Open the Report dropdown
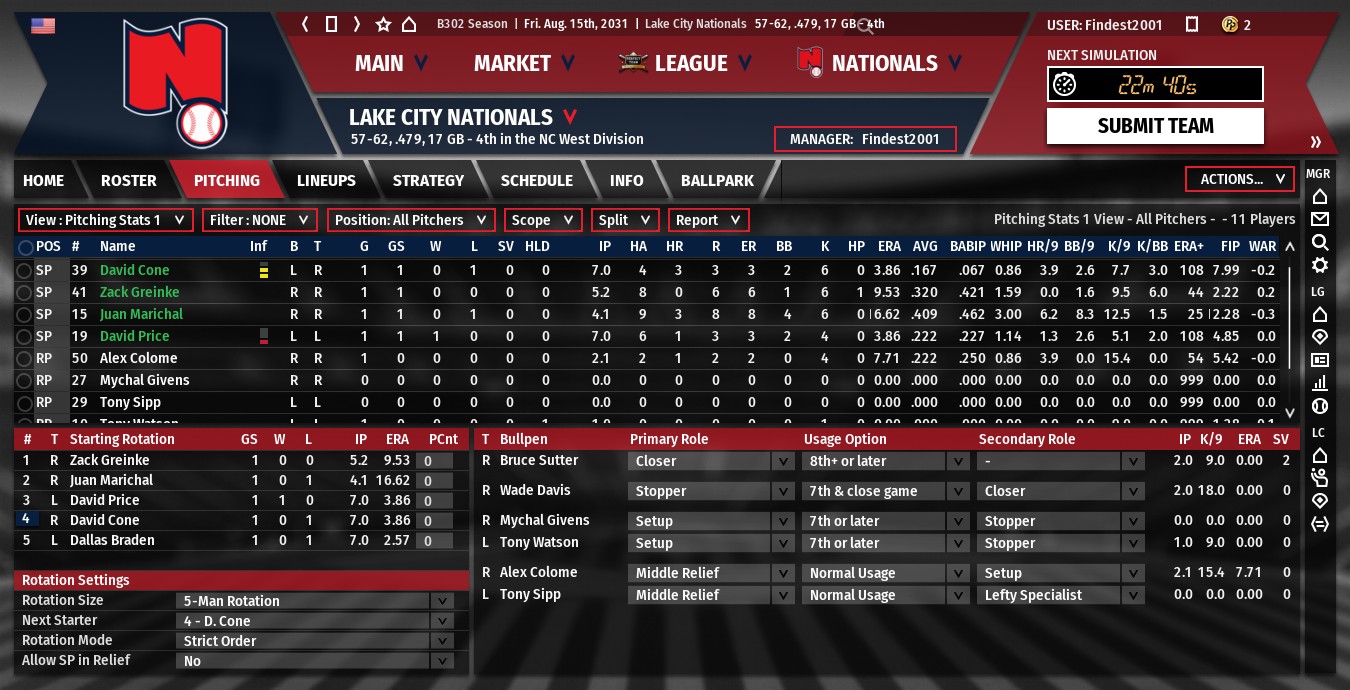The height and width of the screenshot is (690, 1350). (708, 220)
